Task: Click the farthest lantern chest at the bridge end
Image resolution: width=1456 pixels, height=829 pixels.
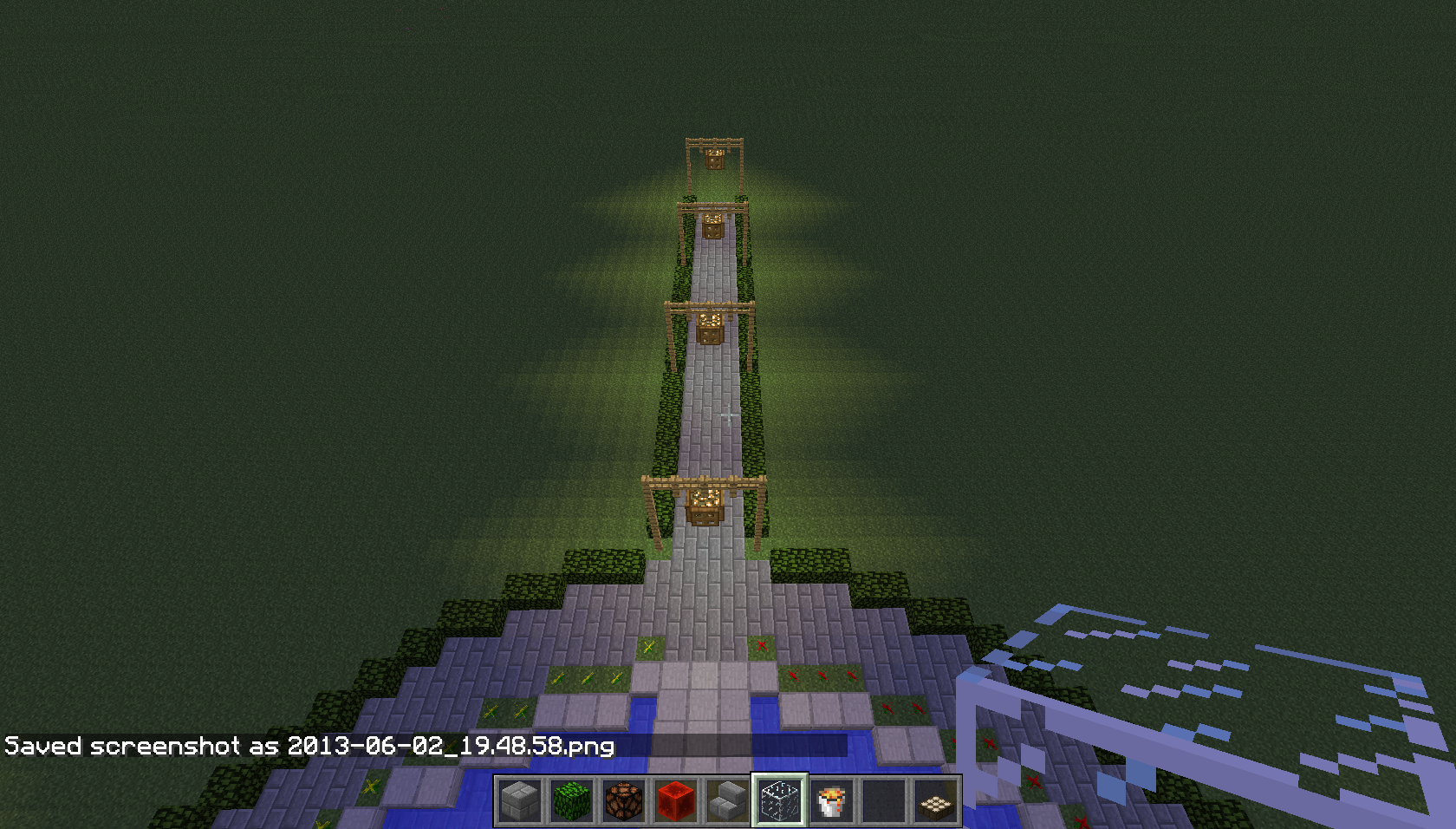Action: point(713,159)
